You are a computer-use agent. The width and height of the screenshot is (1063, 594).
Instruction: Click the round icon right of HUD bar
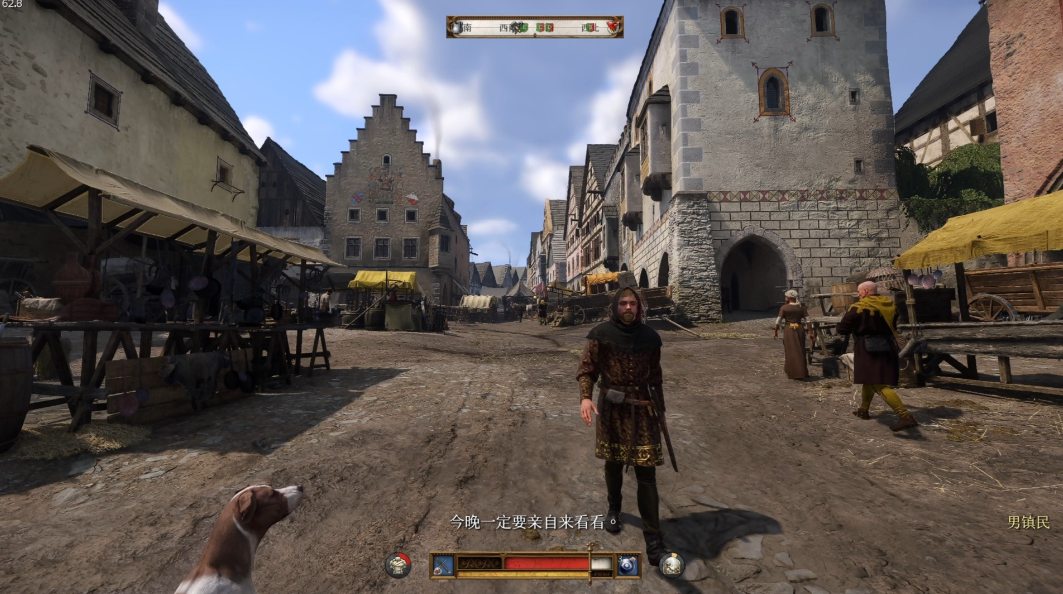pos(672,565)
